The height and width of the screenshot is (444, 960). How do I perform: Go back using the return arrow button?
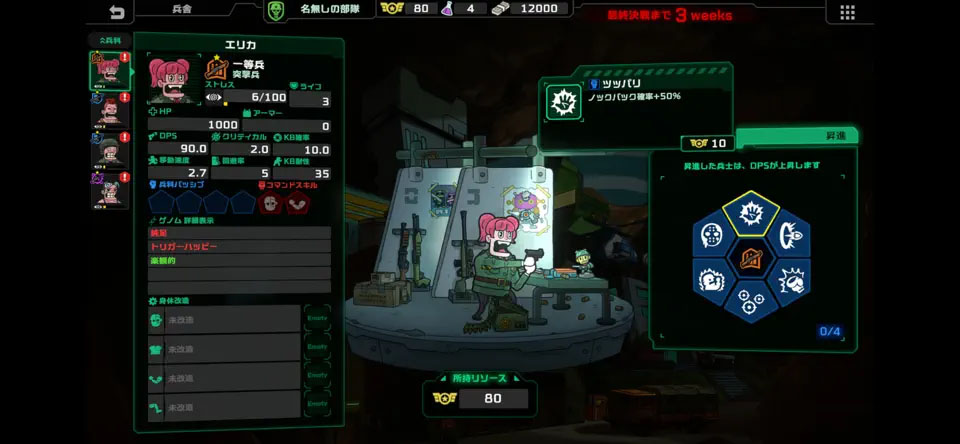(x=117, y=12)
